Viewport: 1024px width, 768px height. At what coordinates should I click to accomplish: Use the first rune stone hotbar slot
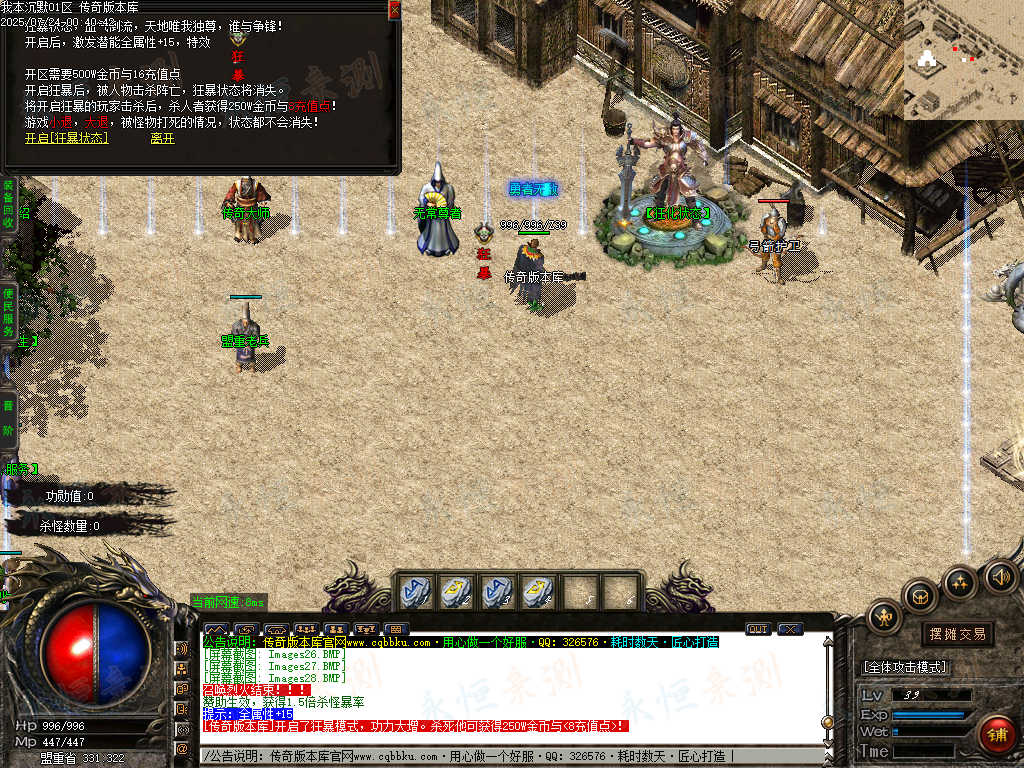416,591
